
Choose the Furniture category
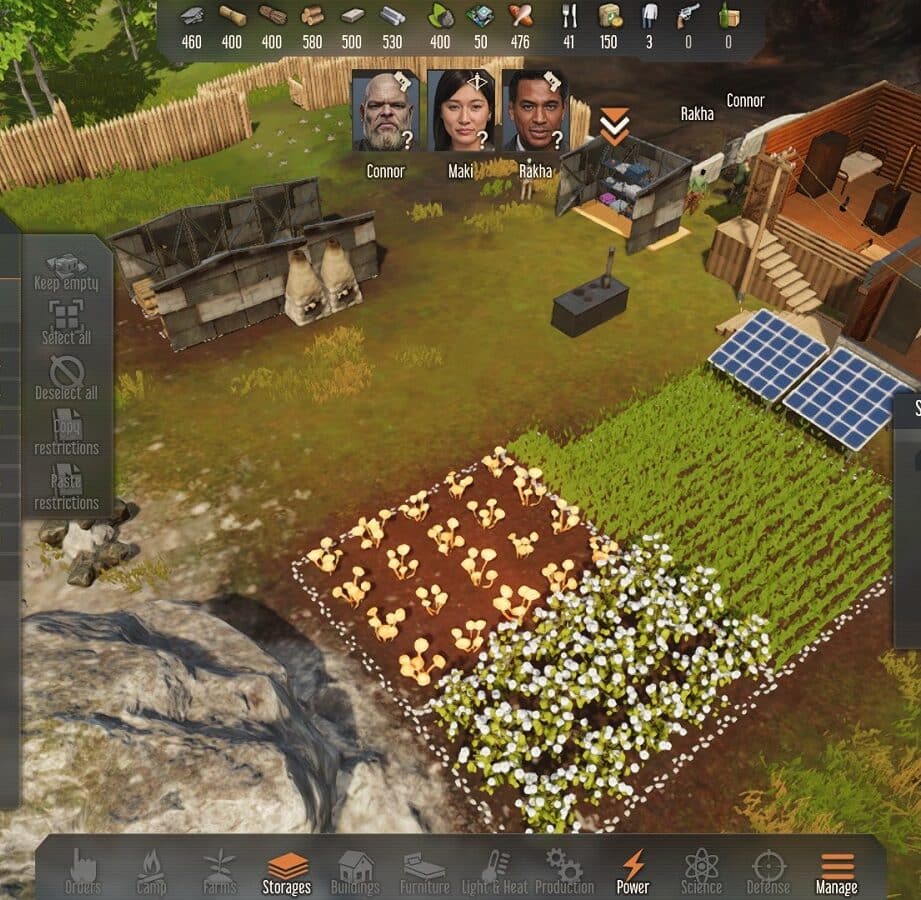425,870
